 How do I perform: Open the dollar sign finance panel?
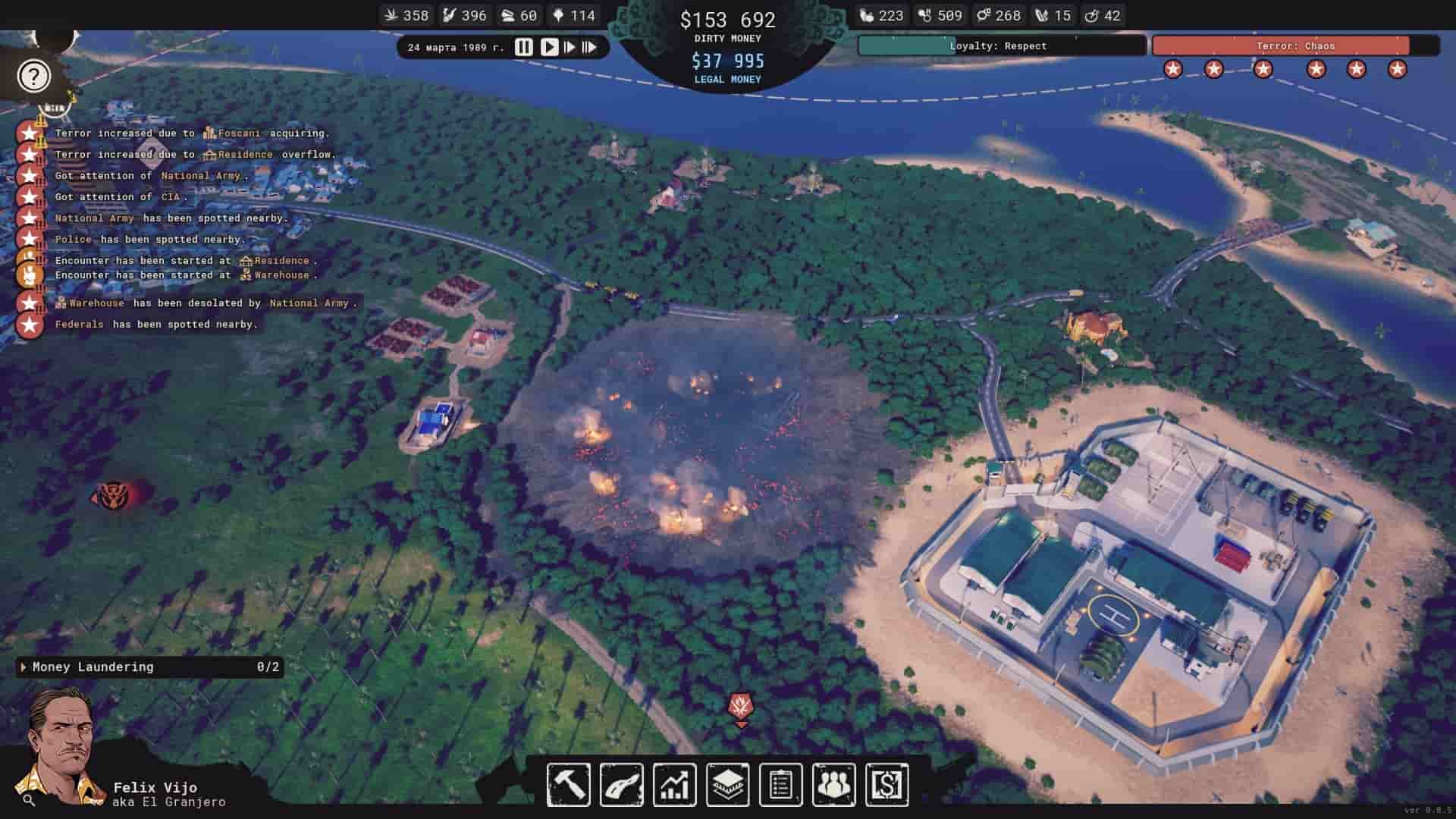[x=886, y=784]
